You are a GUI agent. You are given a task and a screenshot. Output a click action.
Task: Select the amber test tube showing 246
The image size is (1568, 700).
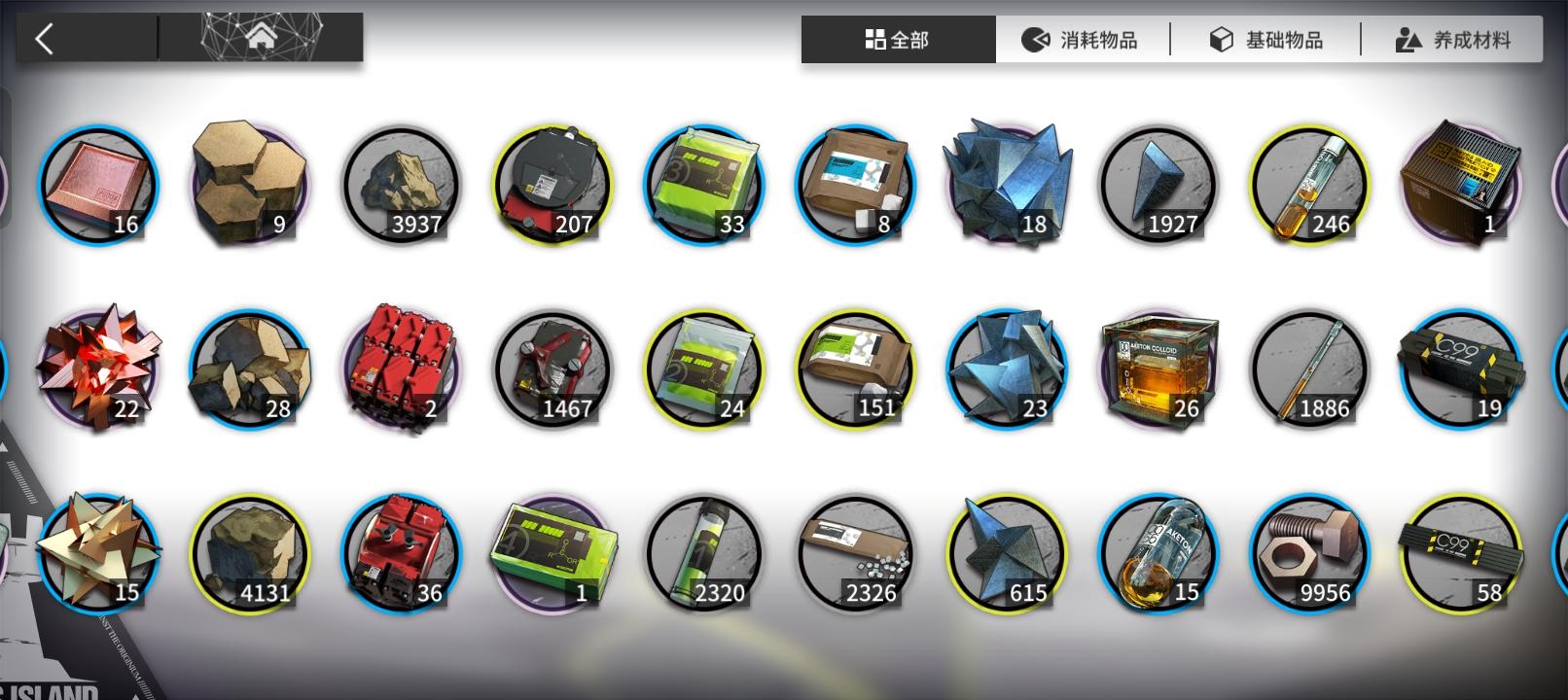pos(1308,183)
